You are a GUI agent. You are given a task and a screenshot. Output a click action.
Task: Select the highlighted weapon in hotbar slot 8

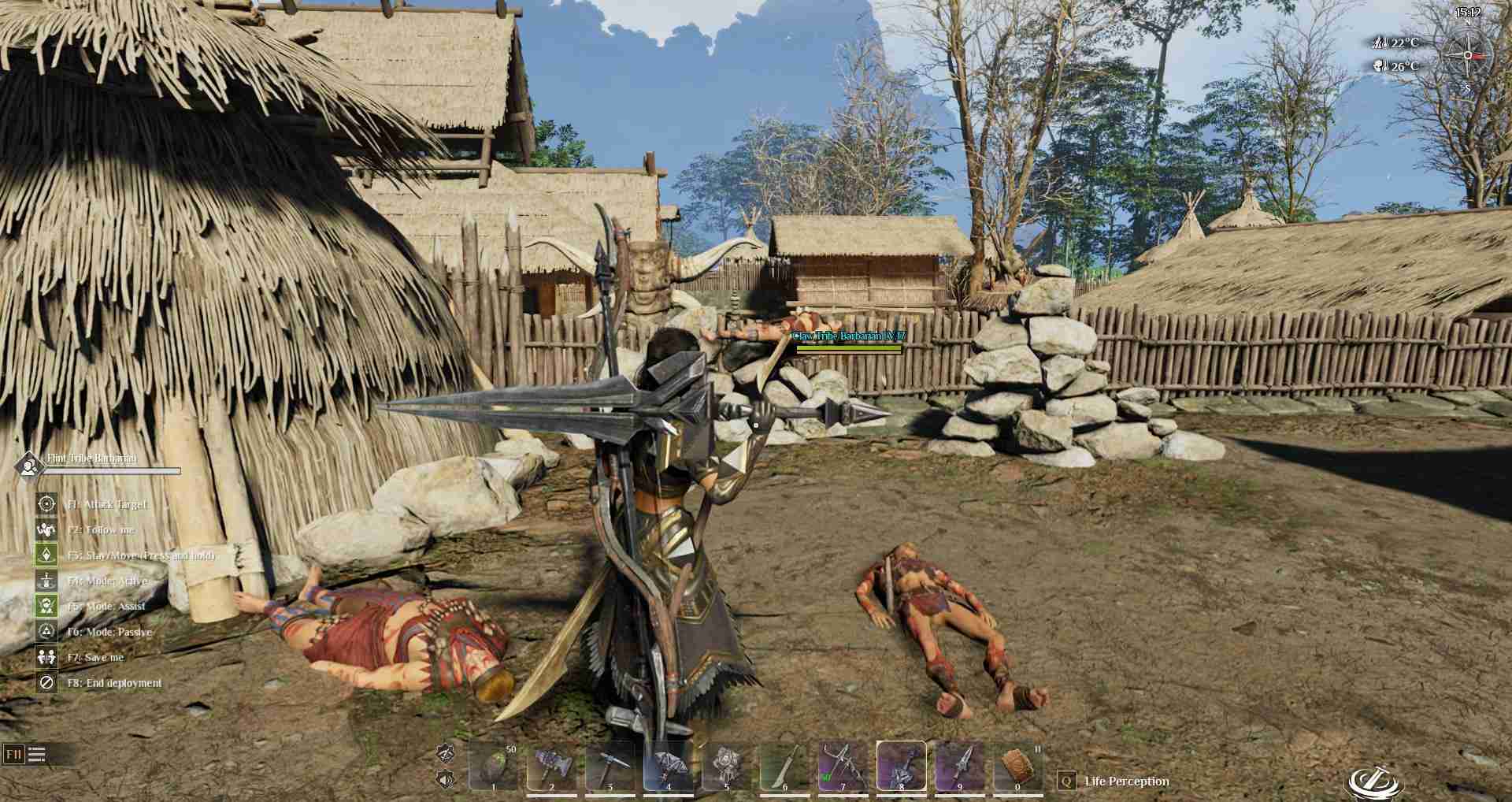coord(901,765)
